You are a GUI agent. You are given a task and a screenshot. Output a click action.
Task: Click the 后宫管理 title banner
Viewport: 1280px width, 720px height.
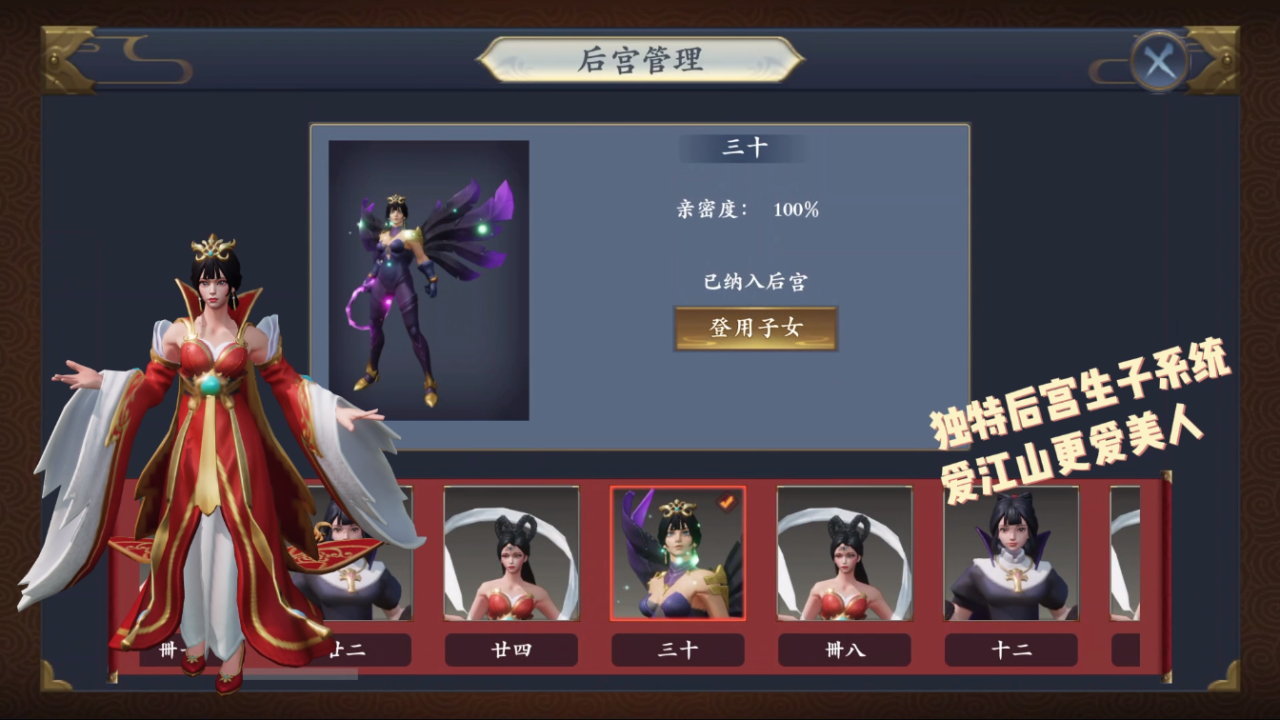coord(639,58)
